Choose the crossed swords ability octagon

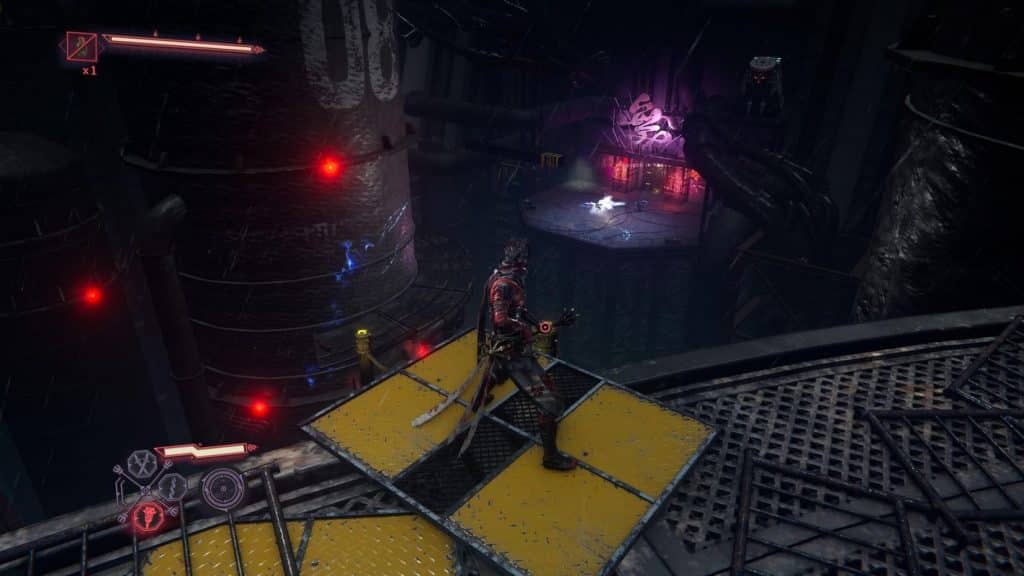144,461
